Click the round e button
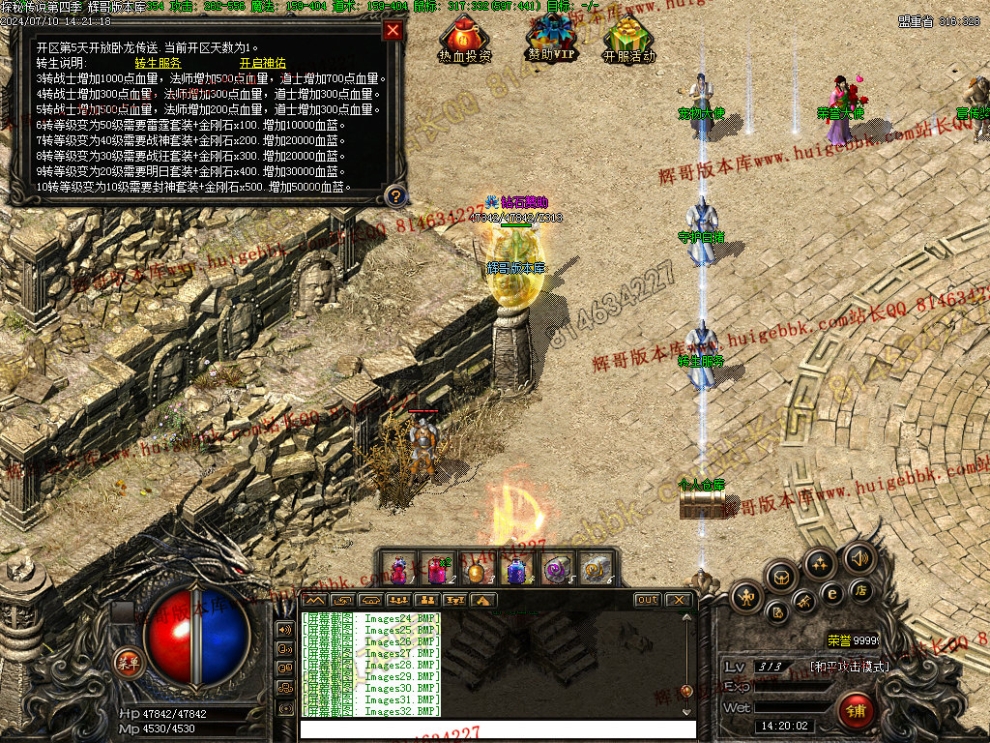 832,593
